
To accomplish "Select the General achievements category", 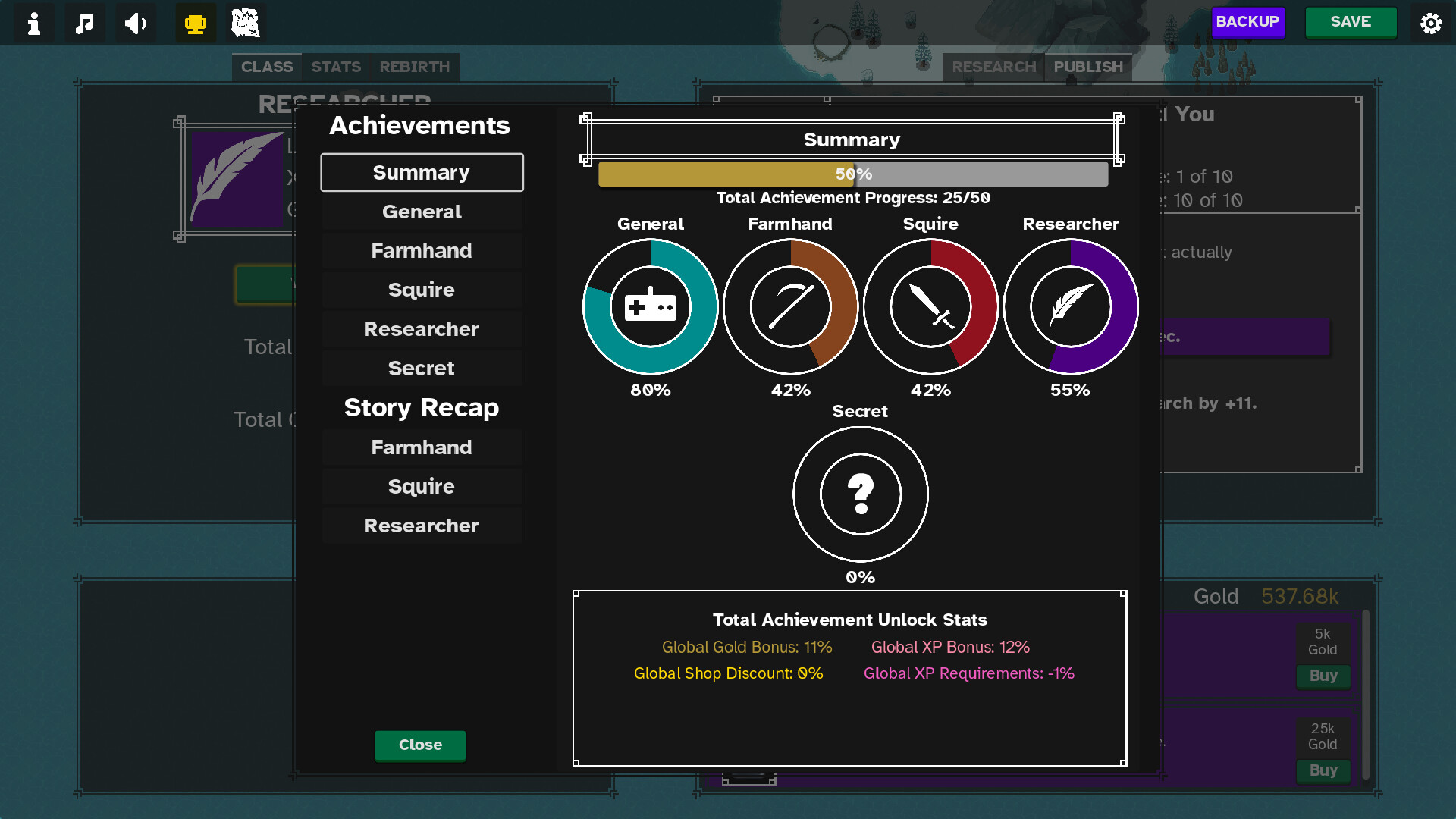I will 422,212.
